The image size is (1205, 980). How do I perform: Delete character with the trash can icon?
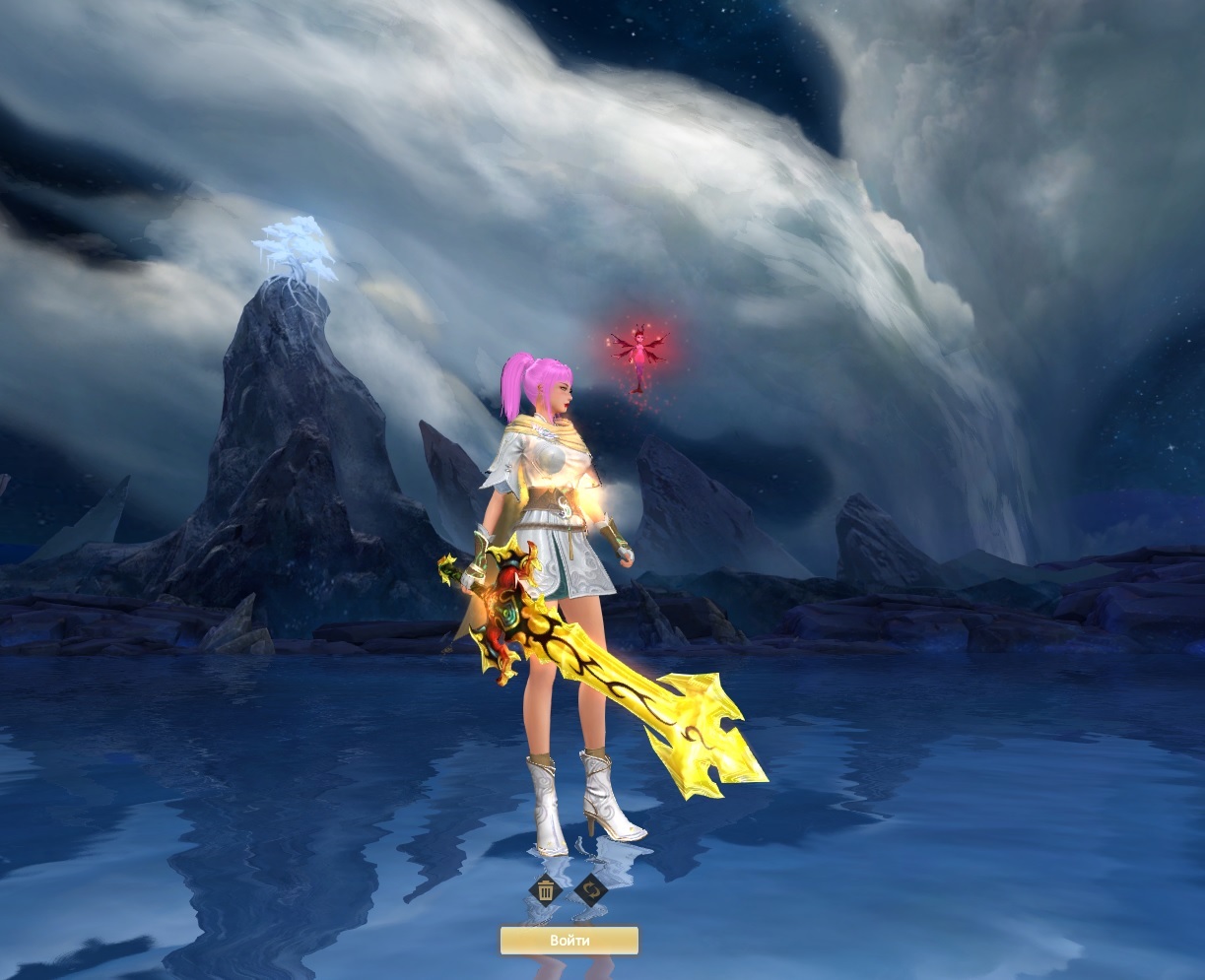point(545,890)
